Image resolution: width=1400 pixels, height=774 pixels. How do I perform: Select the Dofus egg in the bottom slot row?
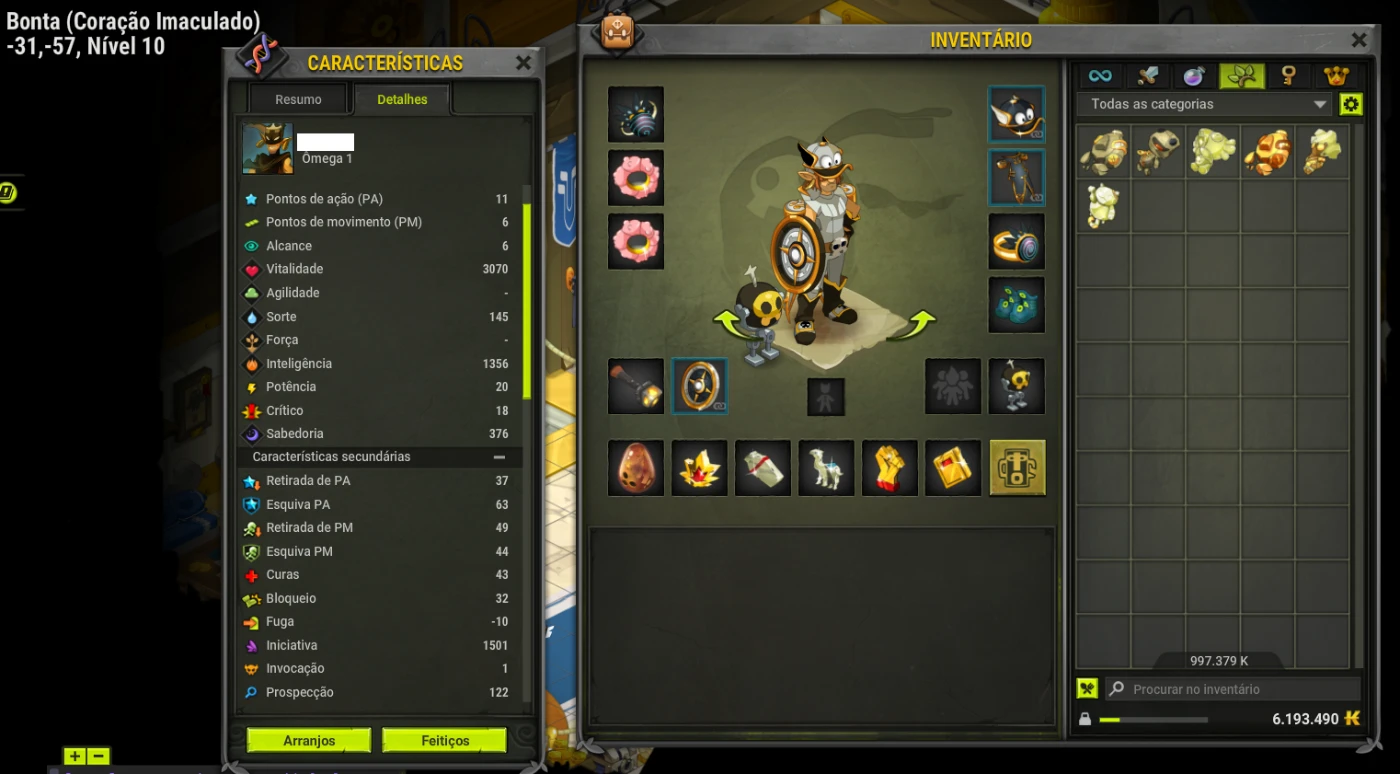pos(635,468)
